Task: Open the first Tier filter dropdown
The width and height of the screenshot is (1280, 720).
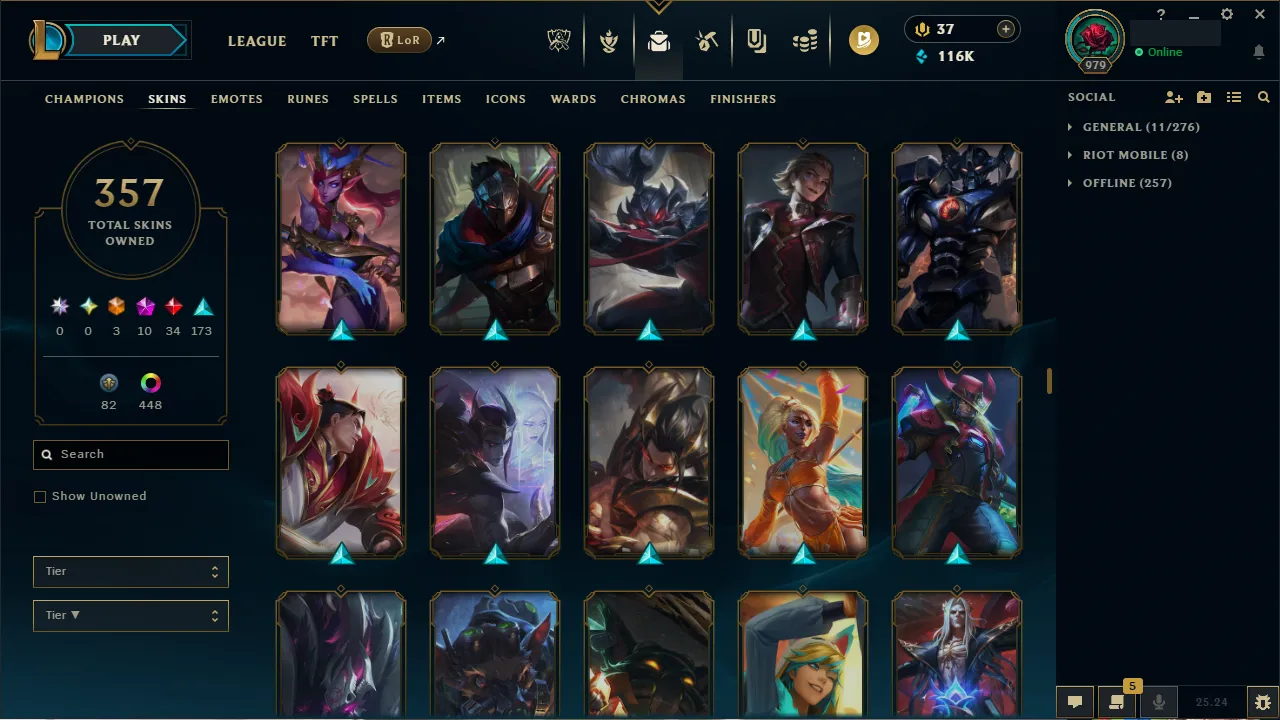Action: click(130, 571)
